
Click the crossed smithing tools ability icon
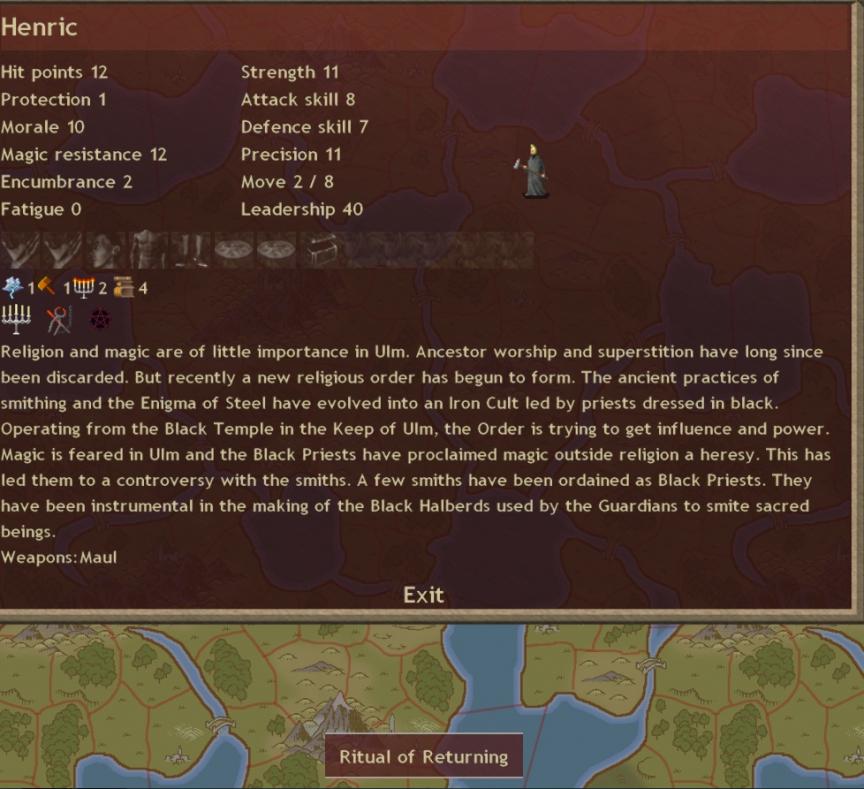coord(59,319)
